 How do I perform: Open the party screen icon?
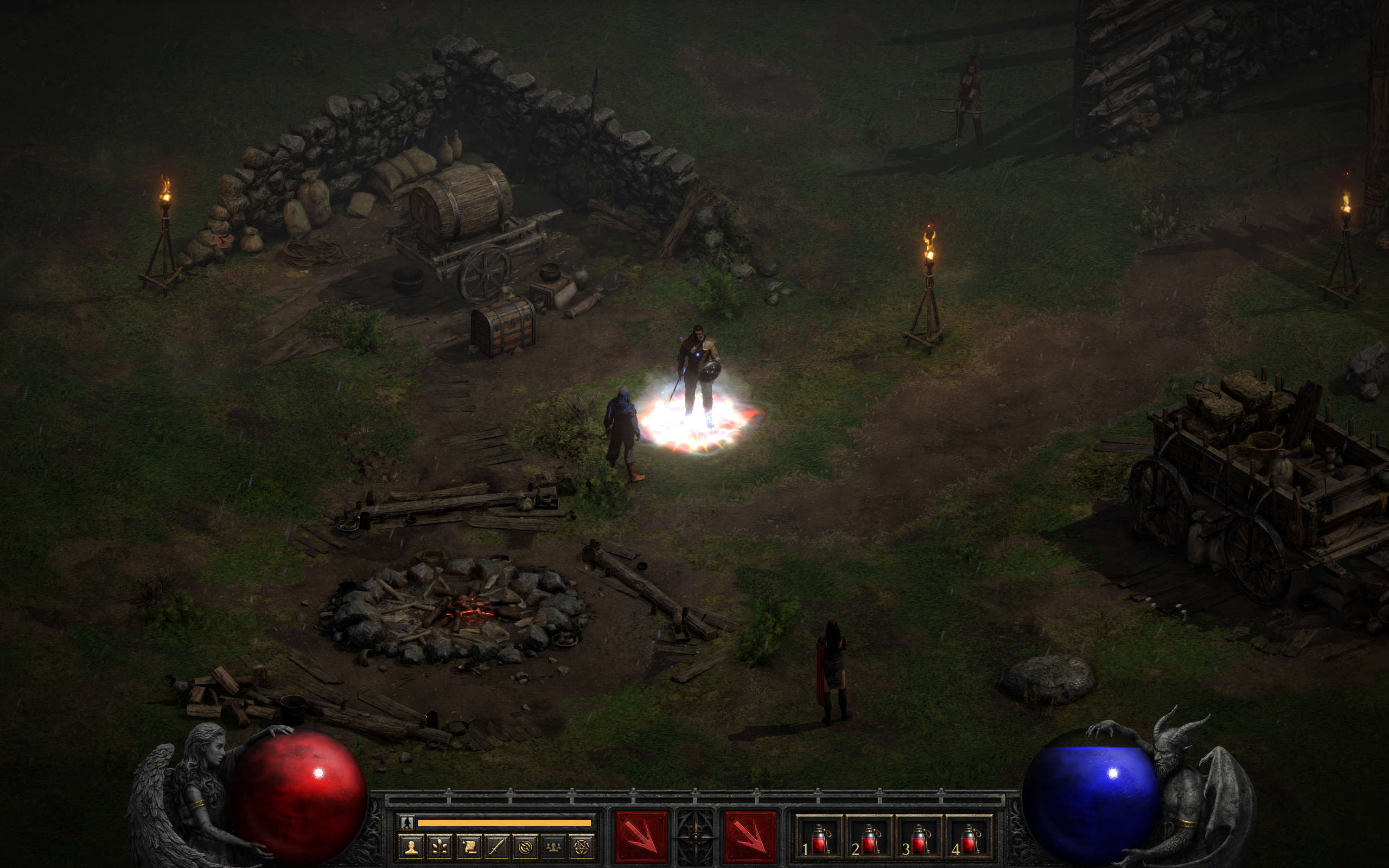point(553,847)
